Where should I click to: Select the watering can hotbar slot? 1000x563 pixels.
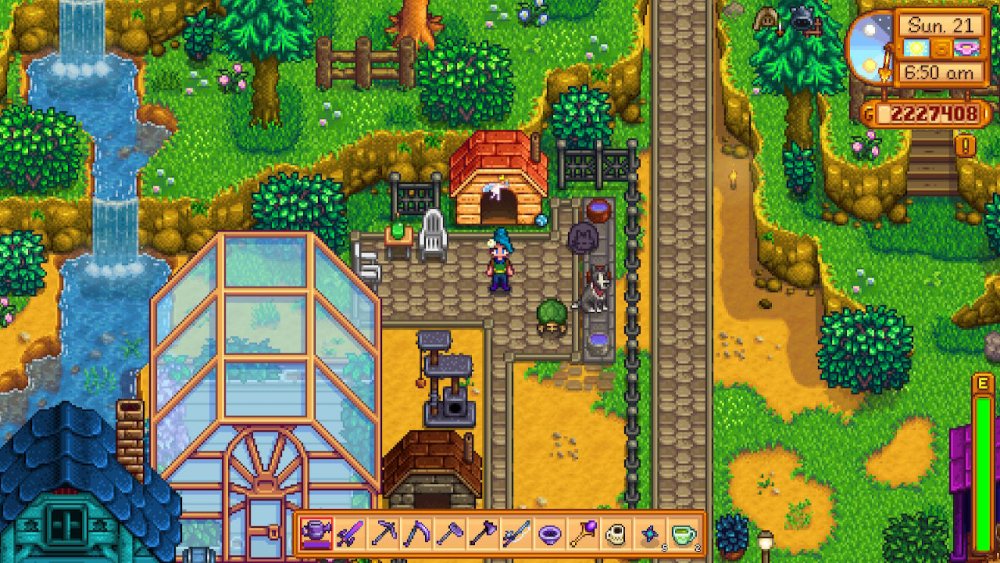tap(317, 534)
